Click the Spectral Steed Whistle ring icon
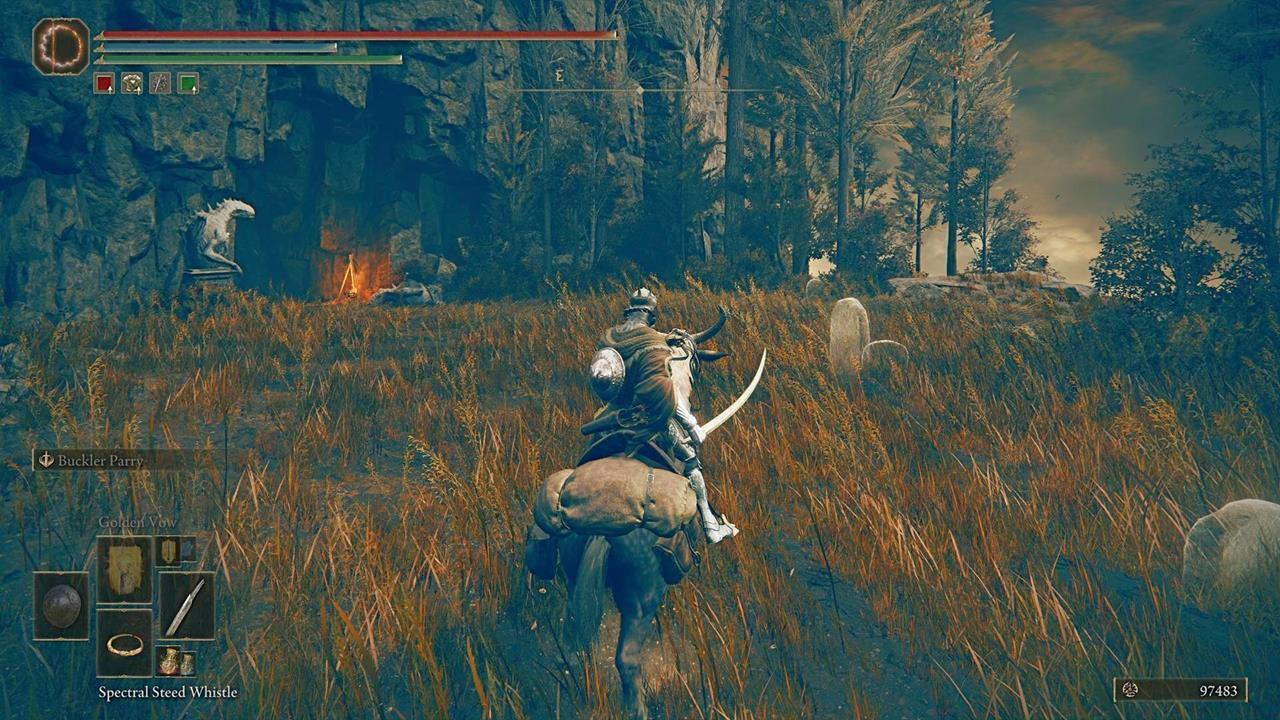Image resolution: width=1280 pixels, height=720 pixels. (124, 645)
